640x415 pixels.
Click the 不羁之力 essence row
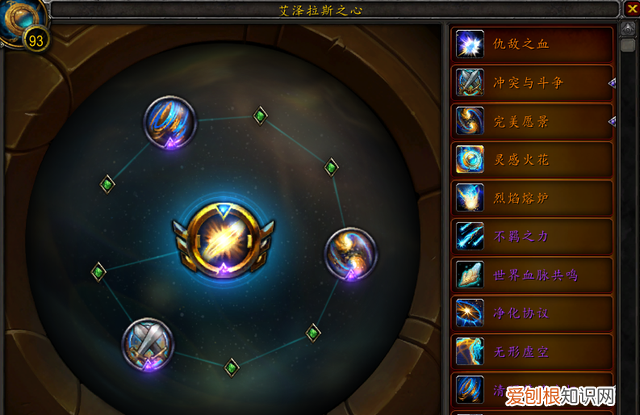pyautogui.click(x=532, y=234)
